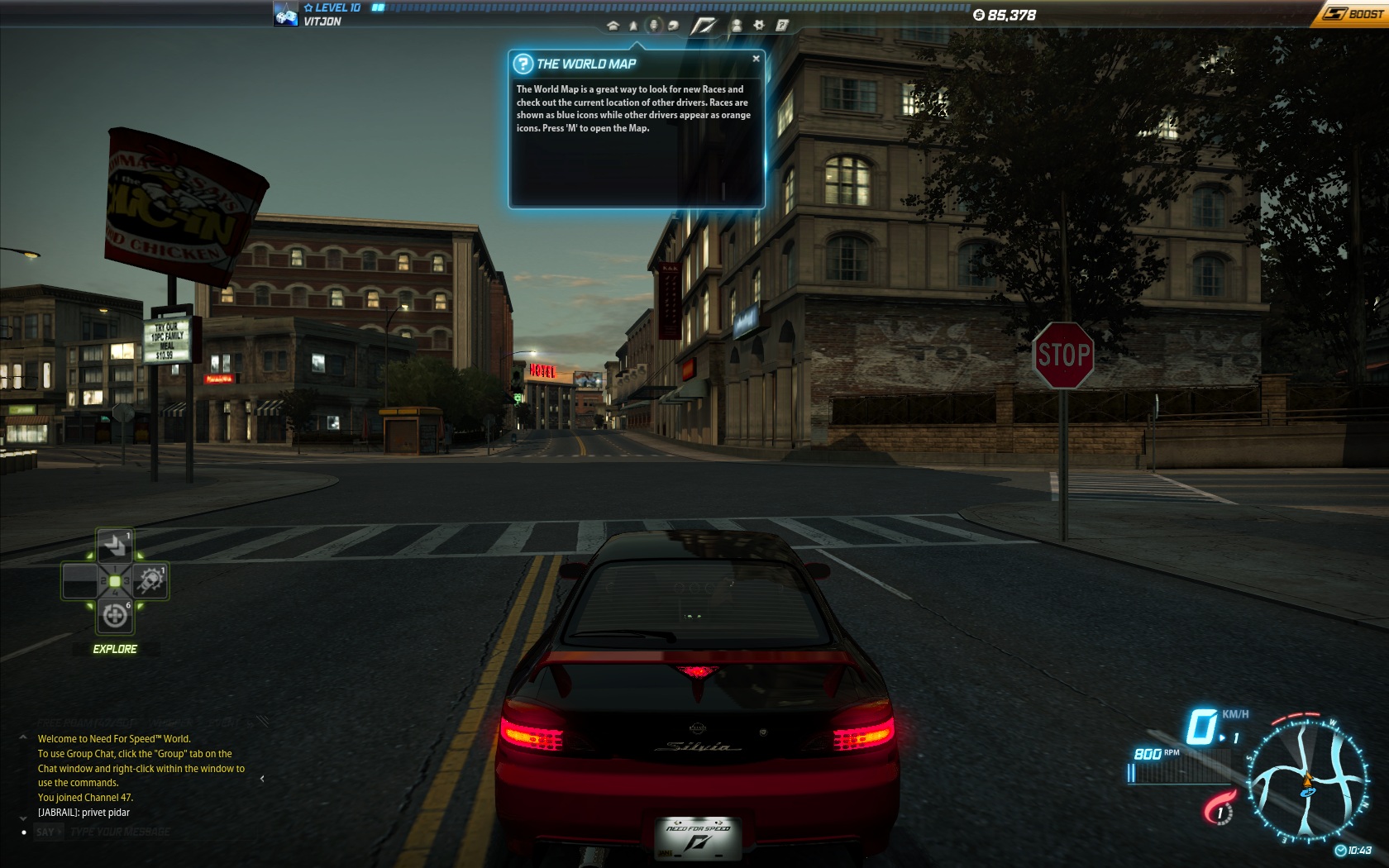Toggle the microphone voice chat icon
This screenshot has width=1389, height=868.
(654, 26)
